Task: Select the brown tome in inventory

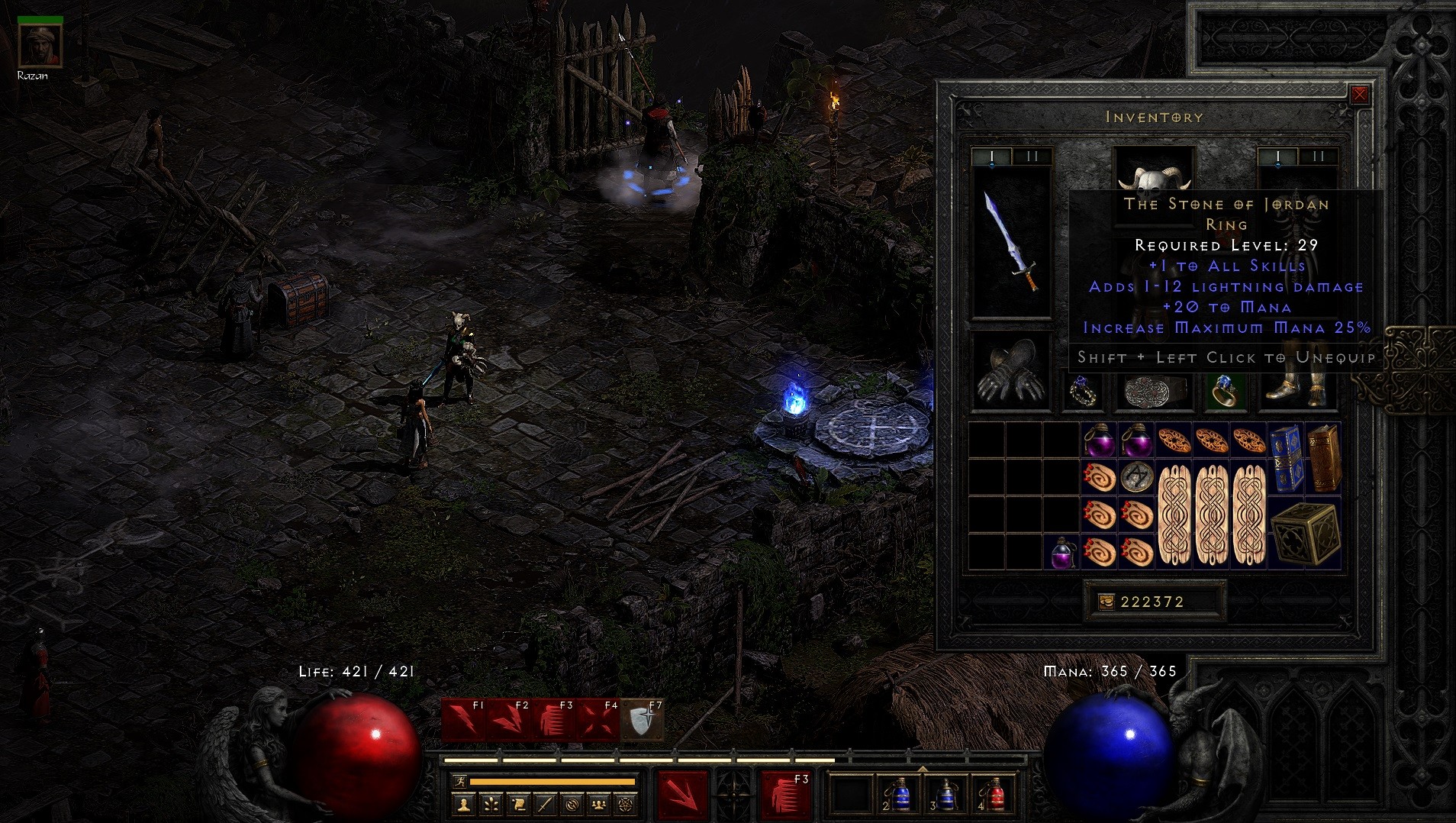Action: click(1324, 457)
